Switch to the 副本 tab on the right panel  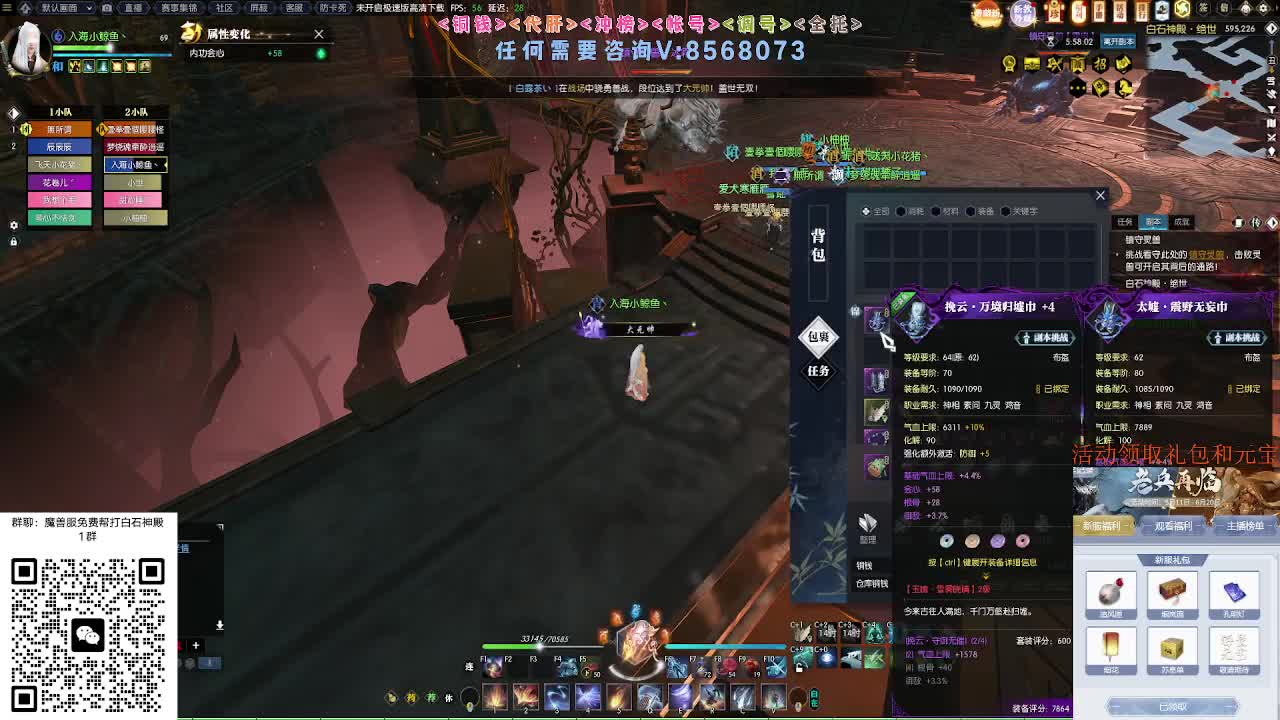click(x=1154, y=221)
